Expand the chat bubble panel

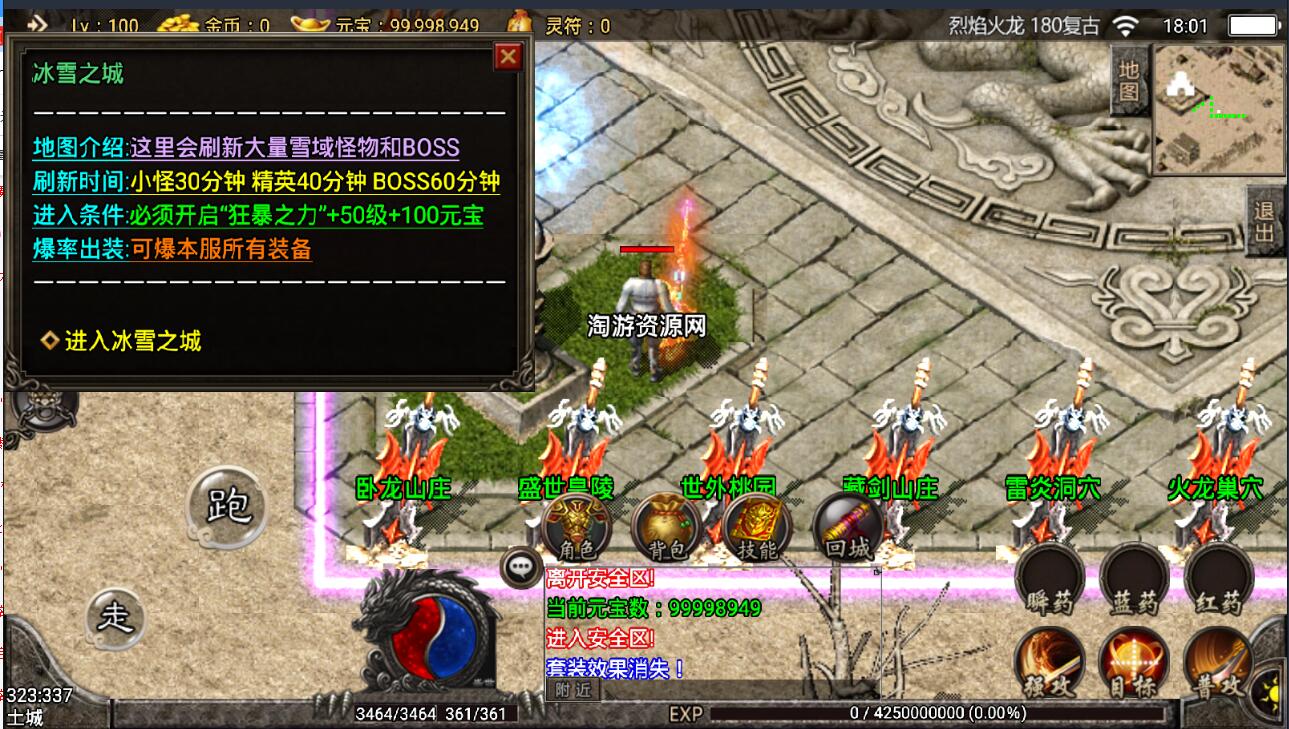[519, 566]
